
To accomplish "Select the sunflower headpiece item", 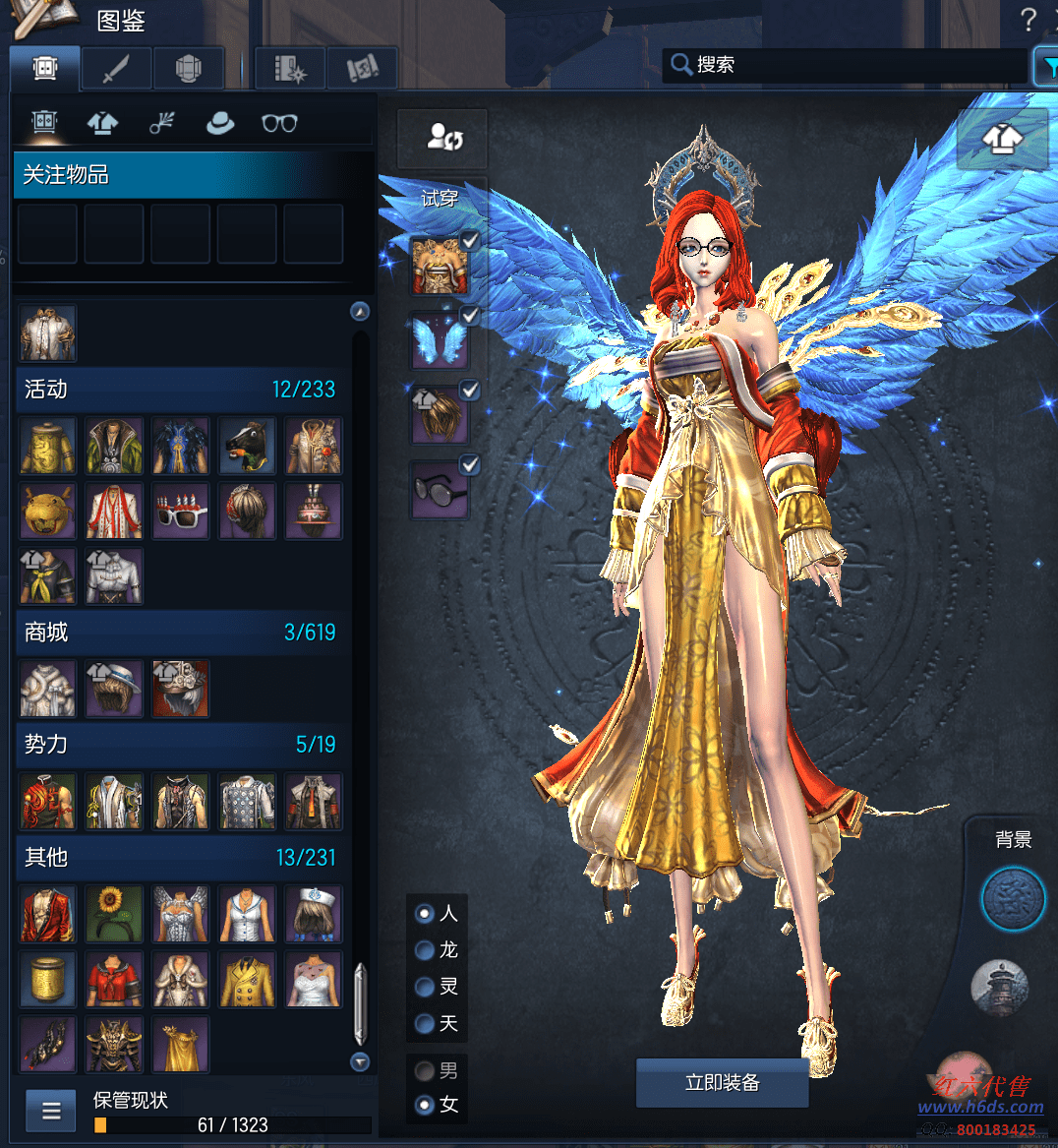I will click(114, 914).
